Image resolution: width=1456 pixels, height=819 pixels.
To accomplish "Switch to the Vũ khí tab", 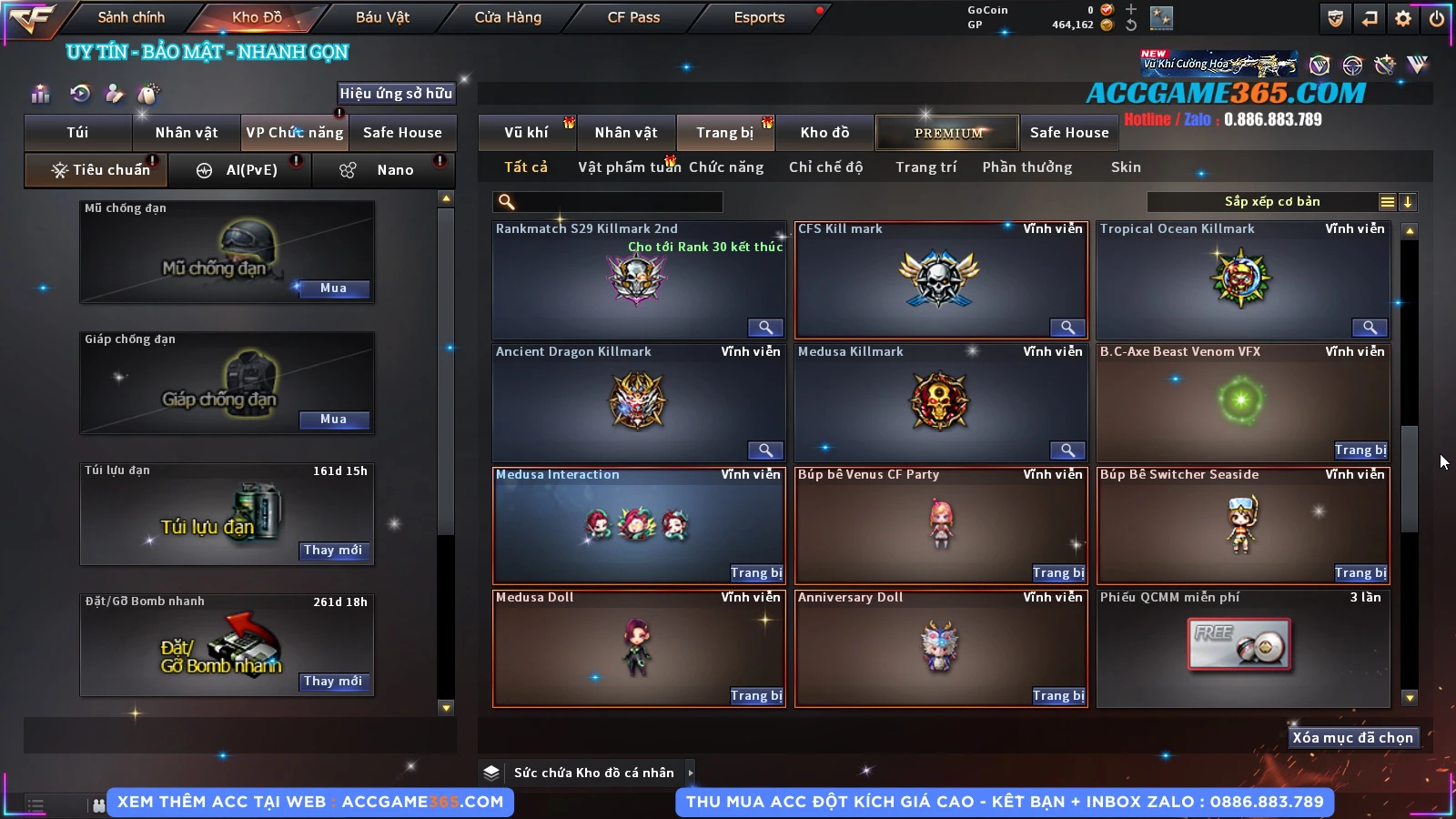I will pyautogui.click(x=527, y=133).
